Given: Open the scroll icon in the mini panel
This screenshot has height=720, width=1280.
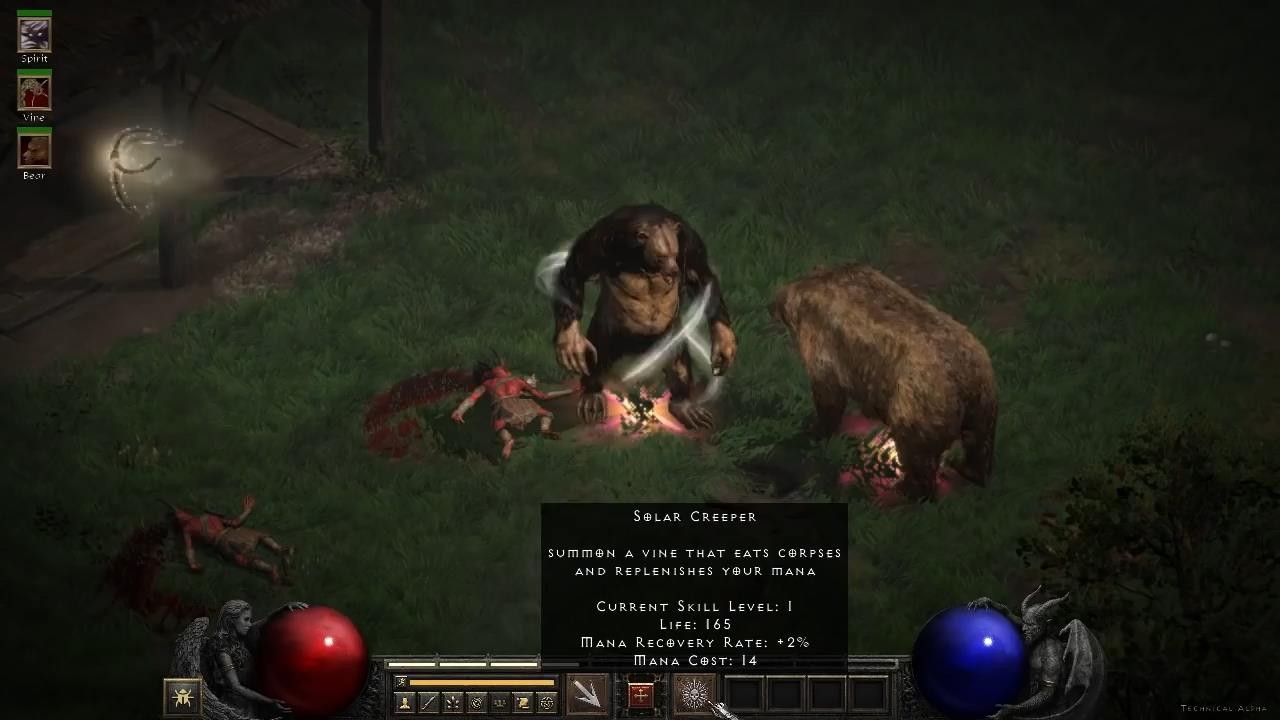Looking at the screenshot, I should (x=523, y=703).
